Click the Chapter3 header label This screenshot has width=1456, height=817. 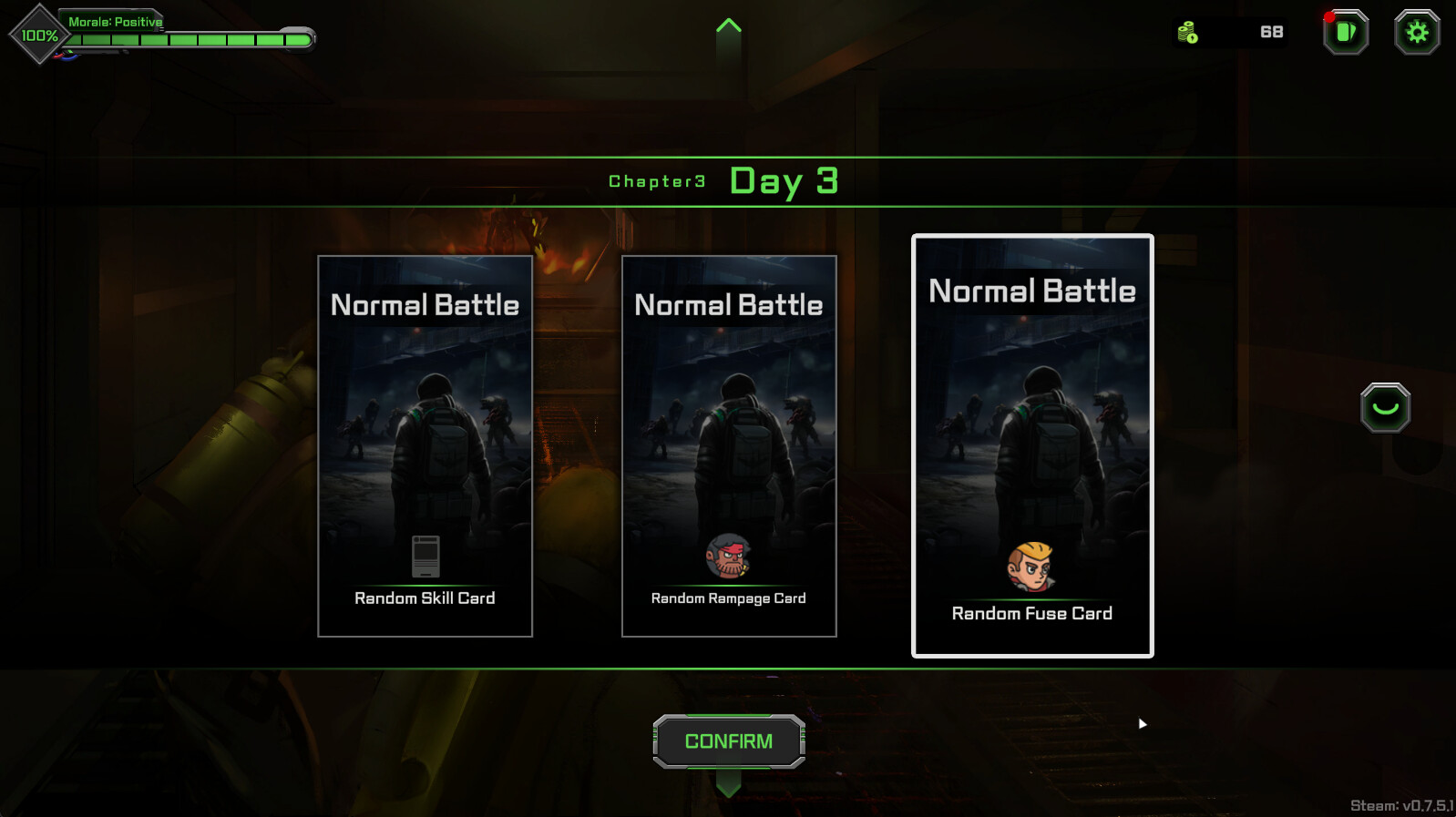point(658,181)
